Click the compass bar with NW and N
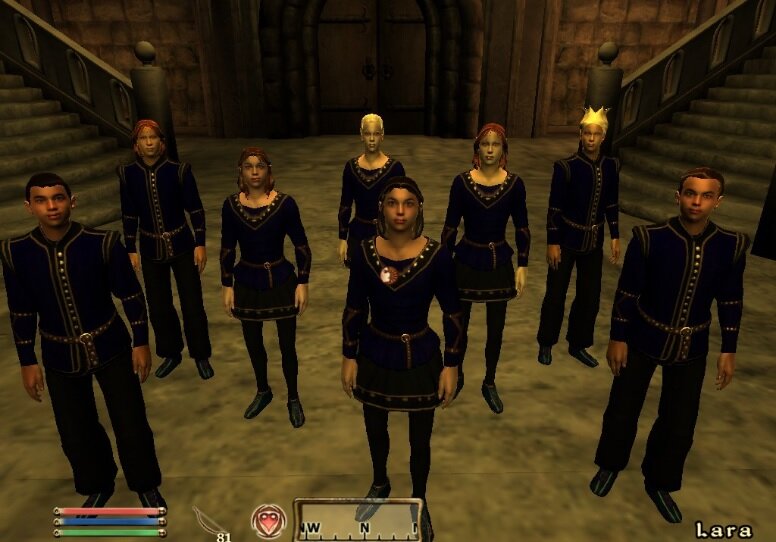The height and width of the screenshot is (542, 776). tap(357, 521)
